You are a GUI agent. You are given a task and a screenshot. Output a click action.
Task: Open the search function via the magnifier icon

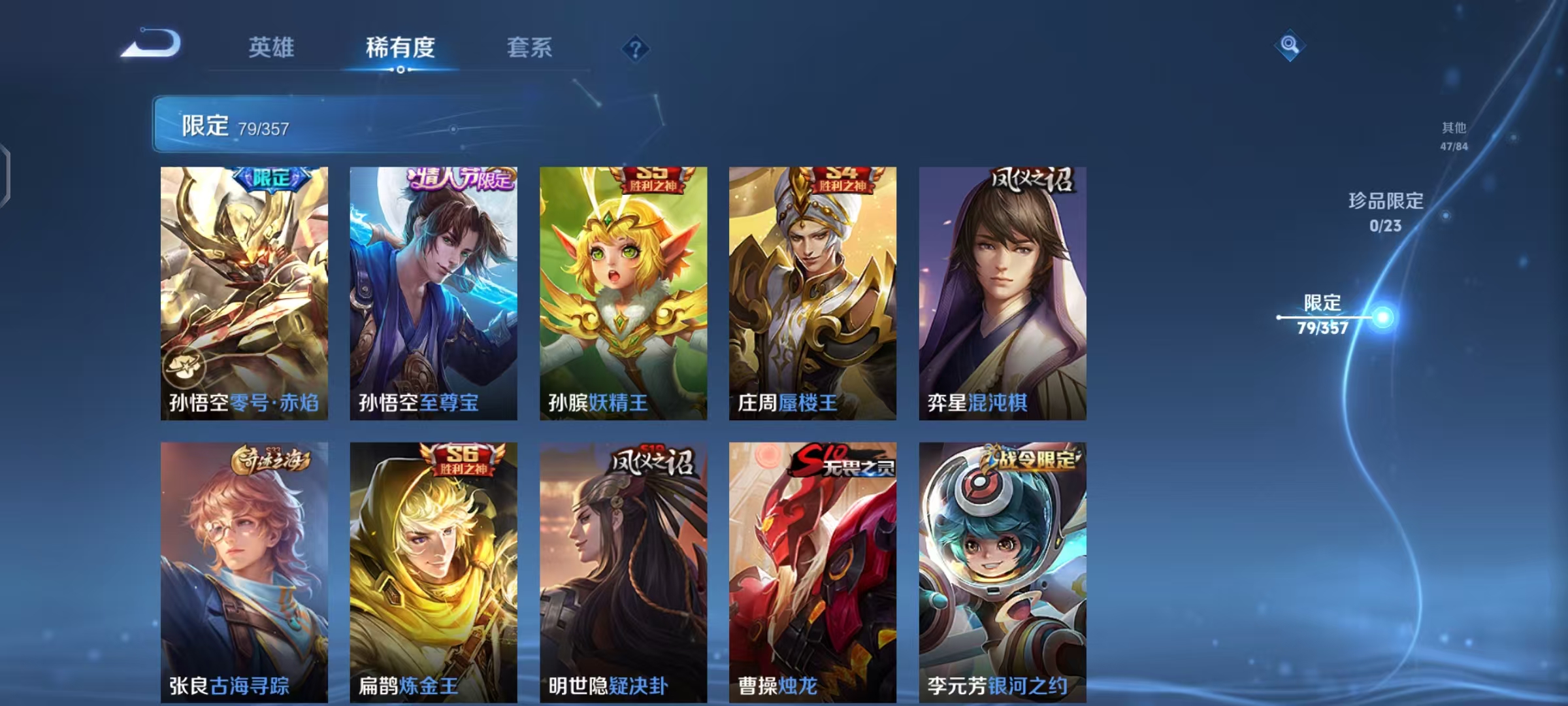pos(1290,46)
